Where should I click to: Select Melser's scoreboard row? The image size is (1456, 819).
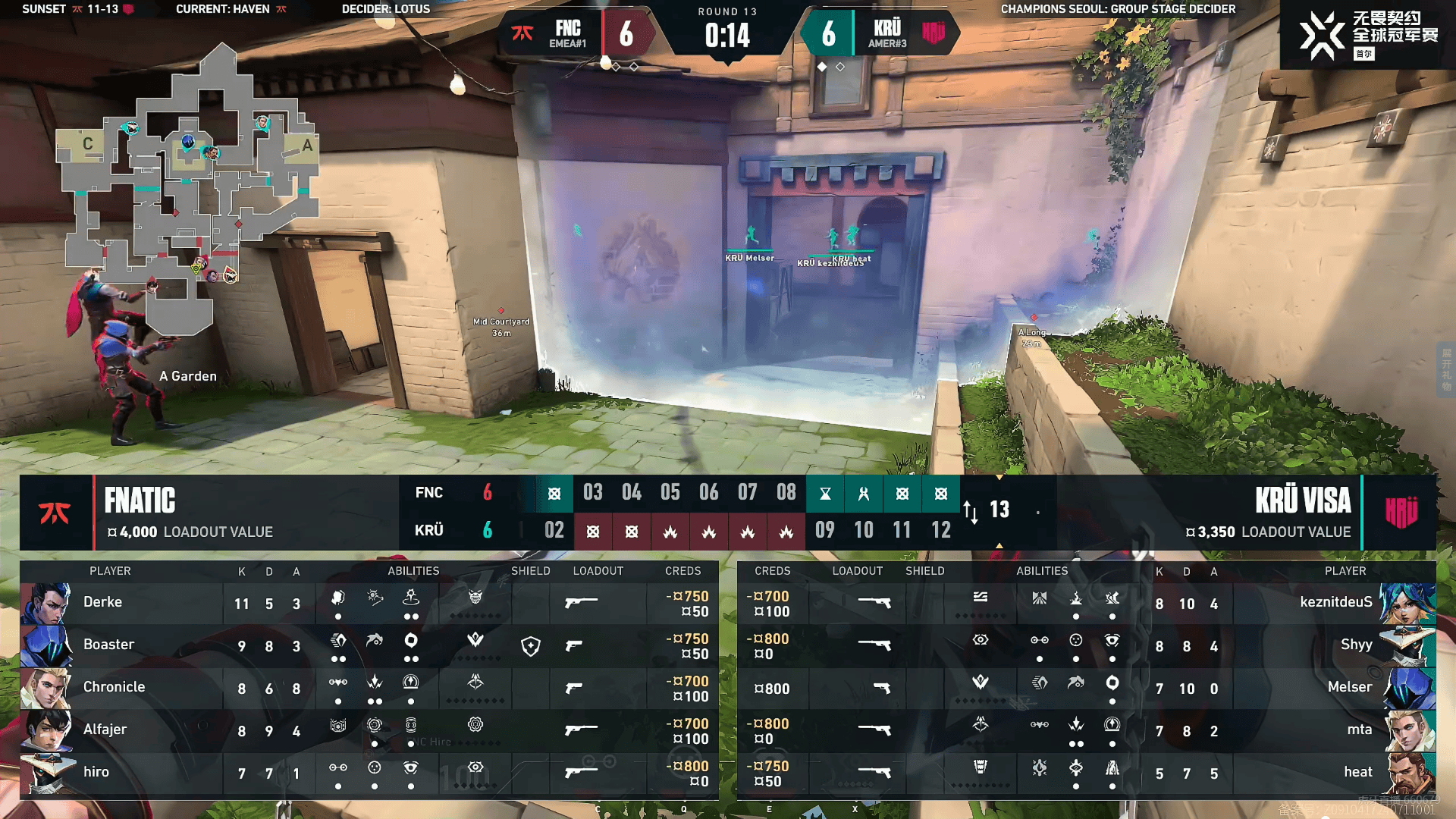pos(1349,688)
